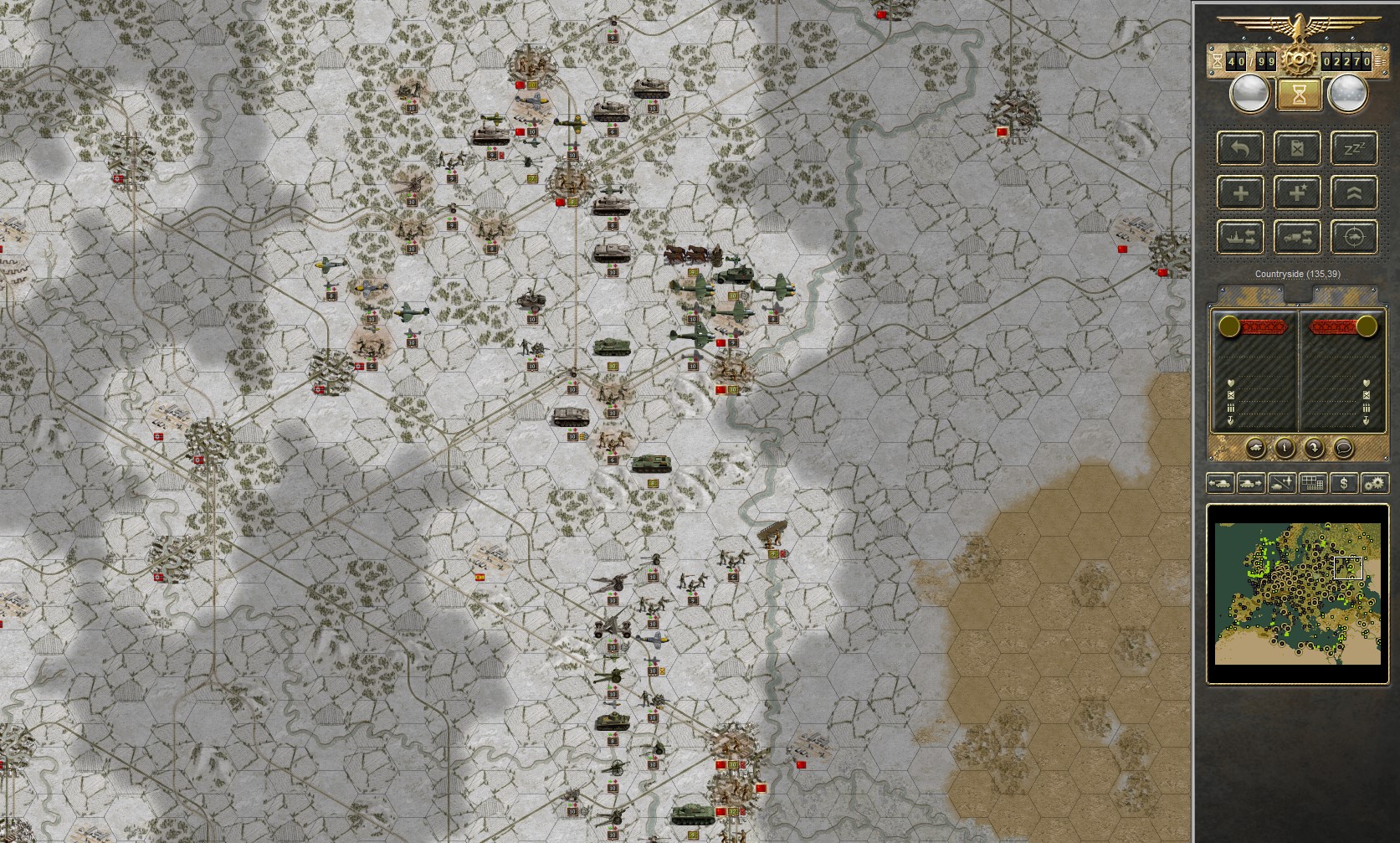Resupply unit with the fuel can icon
Image resolution: width=1400 pixels, height=843 pixels.
(x=1296, y=149)
